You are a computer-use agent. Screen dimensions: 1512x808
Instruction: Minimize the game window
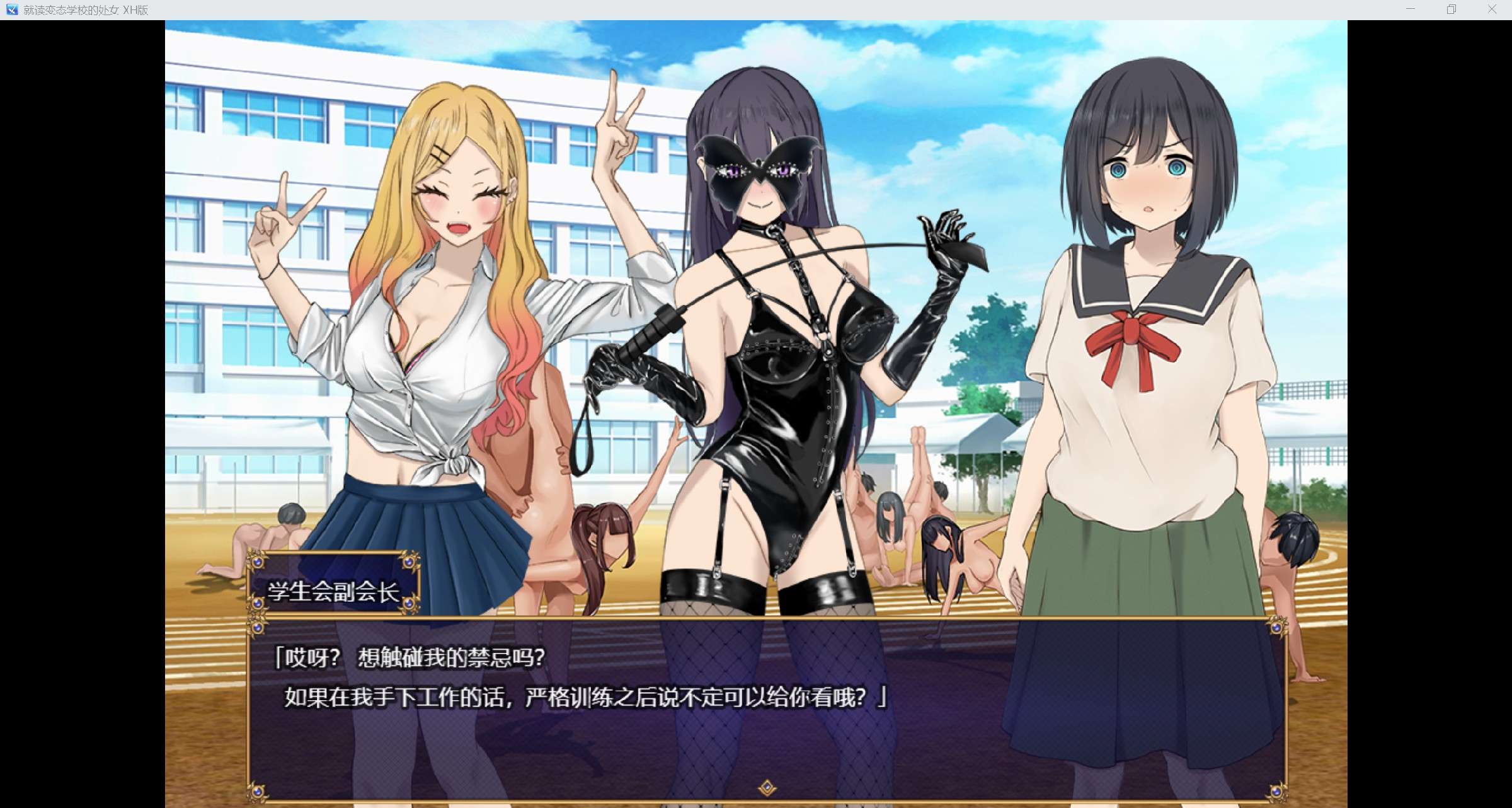tap(1410, 9)
